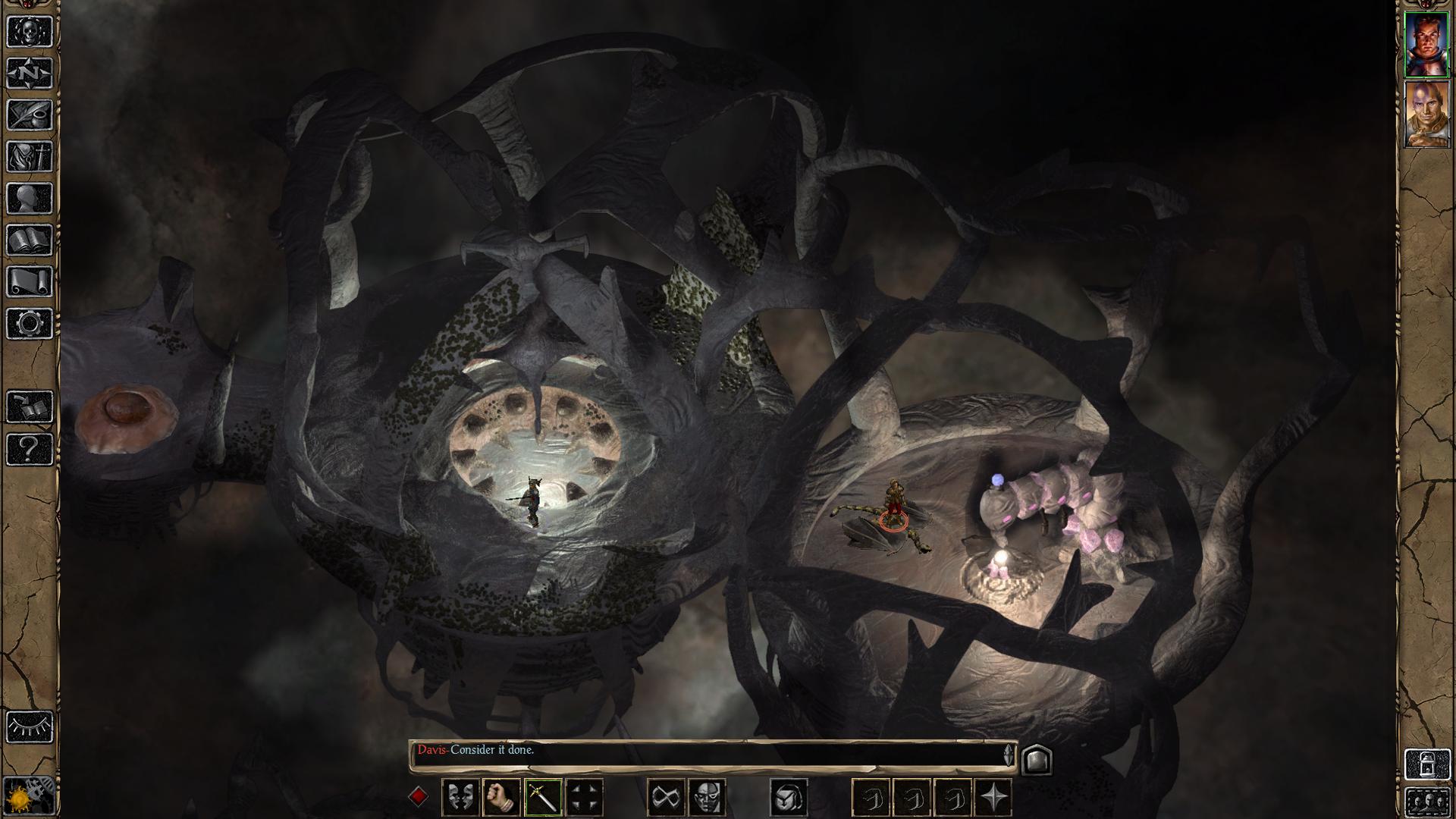The height and width of the screenshot is (819, 1456).
Task: Select the bald monk character portrait
Action: [x=1426, y=115]
